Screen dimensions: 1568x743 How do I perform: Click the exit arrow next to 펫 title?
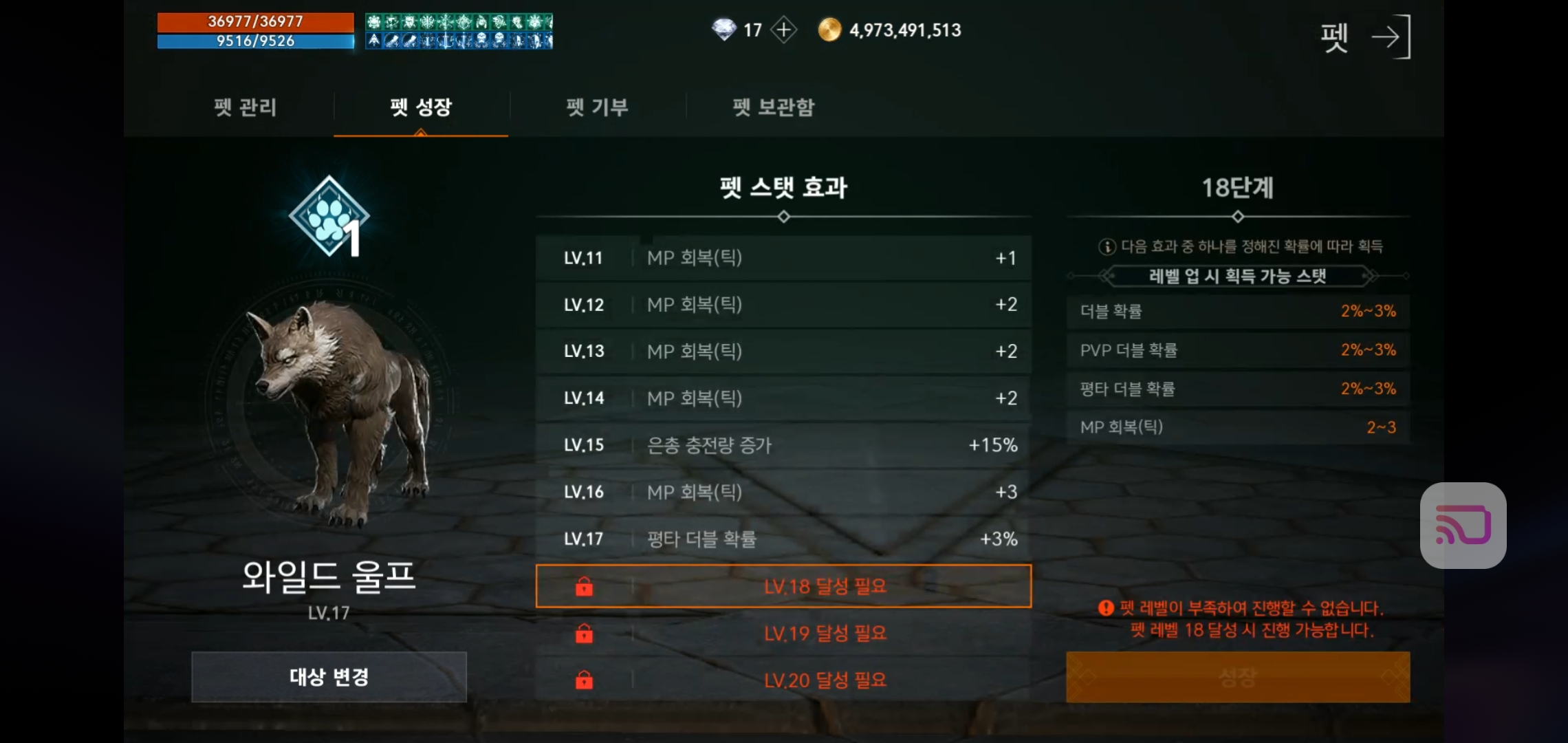1393,36
